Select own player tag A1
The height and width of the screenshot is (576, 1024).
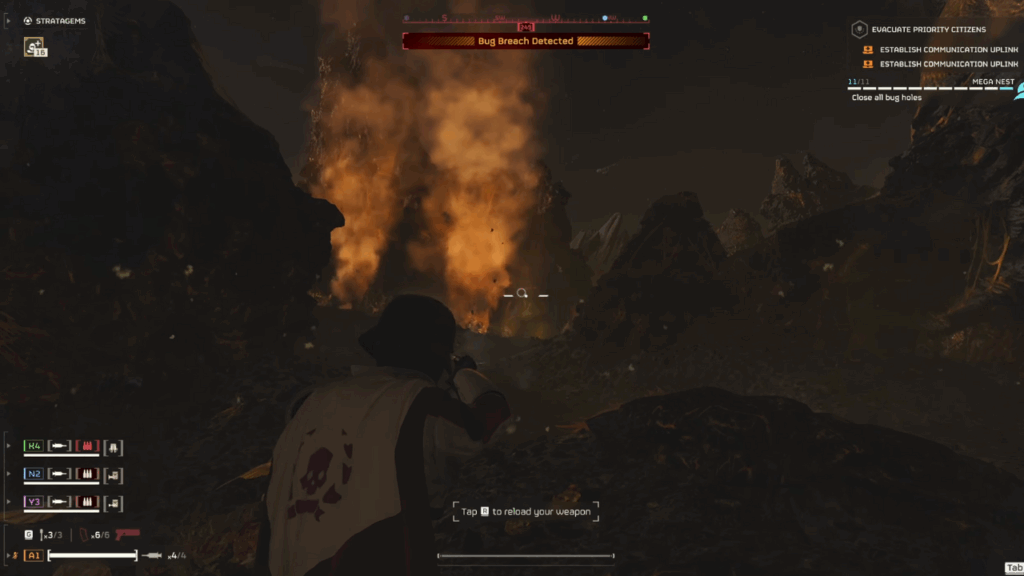coord(34,555)
